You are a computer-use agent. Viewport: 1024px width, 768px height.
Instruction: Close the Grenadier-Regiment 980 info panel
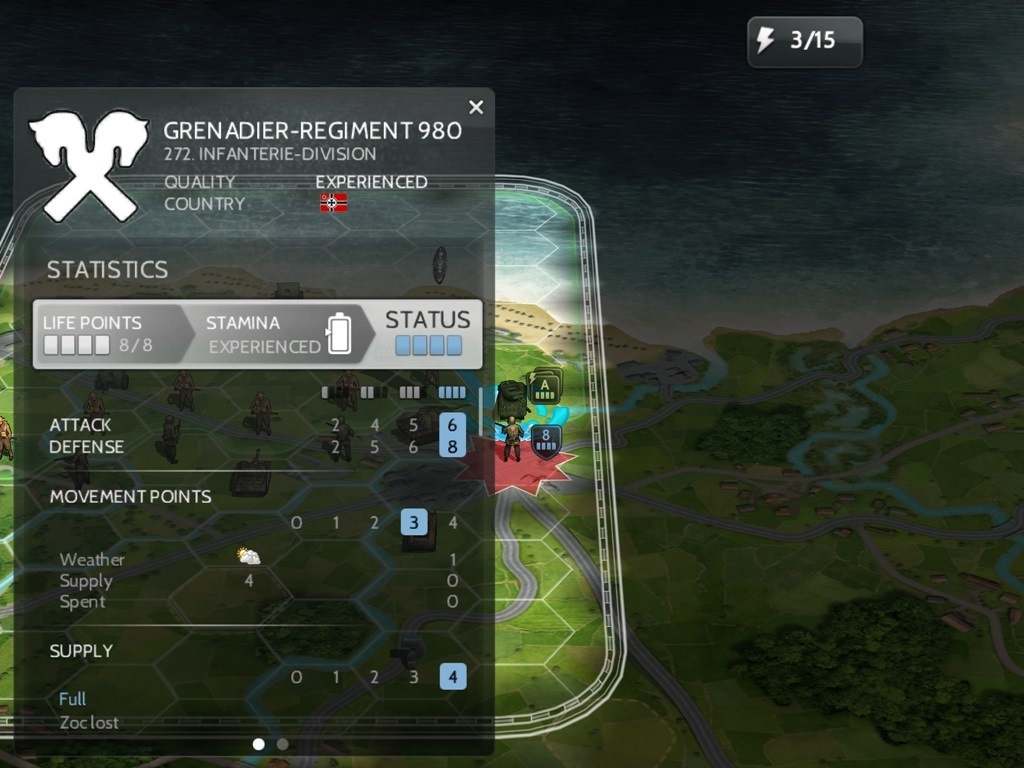coord(476,107)
